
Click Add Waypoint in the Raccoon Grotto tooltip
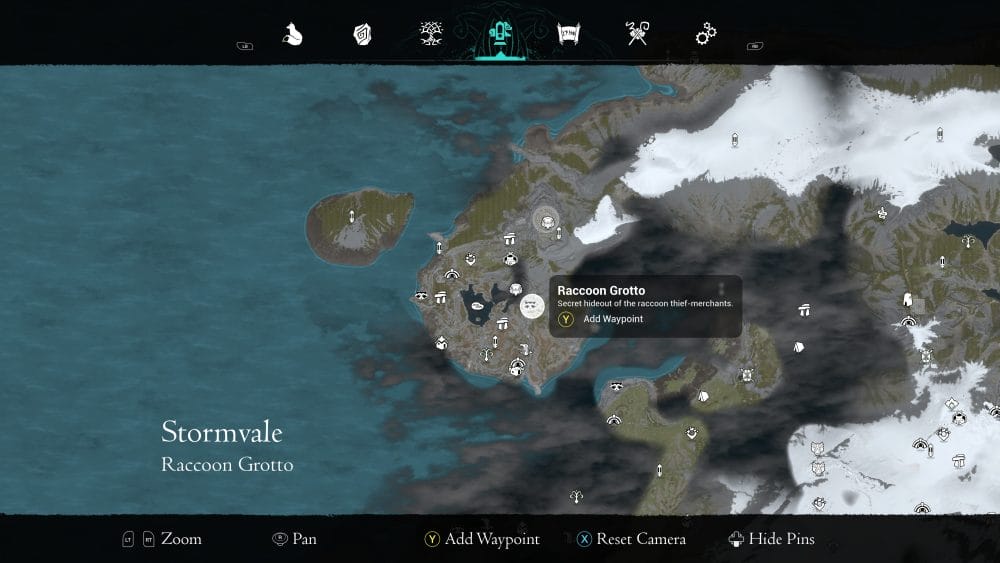613,319
